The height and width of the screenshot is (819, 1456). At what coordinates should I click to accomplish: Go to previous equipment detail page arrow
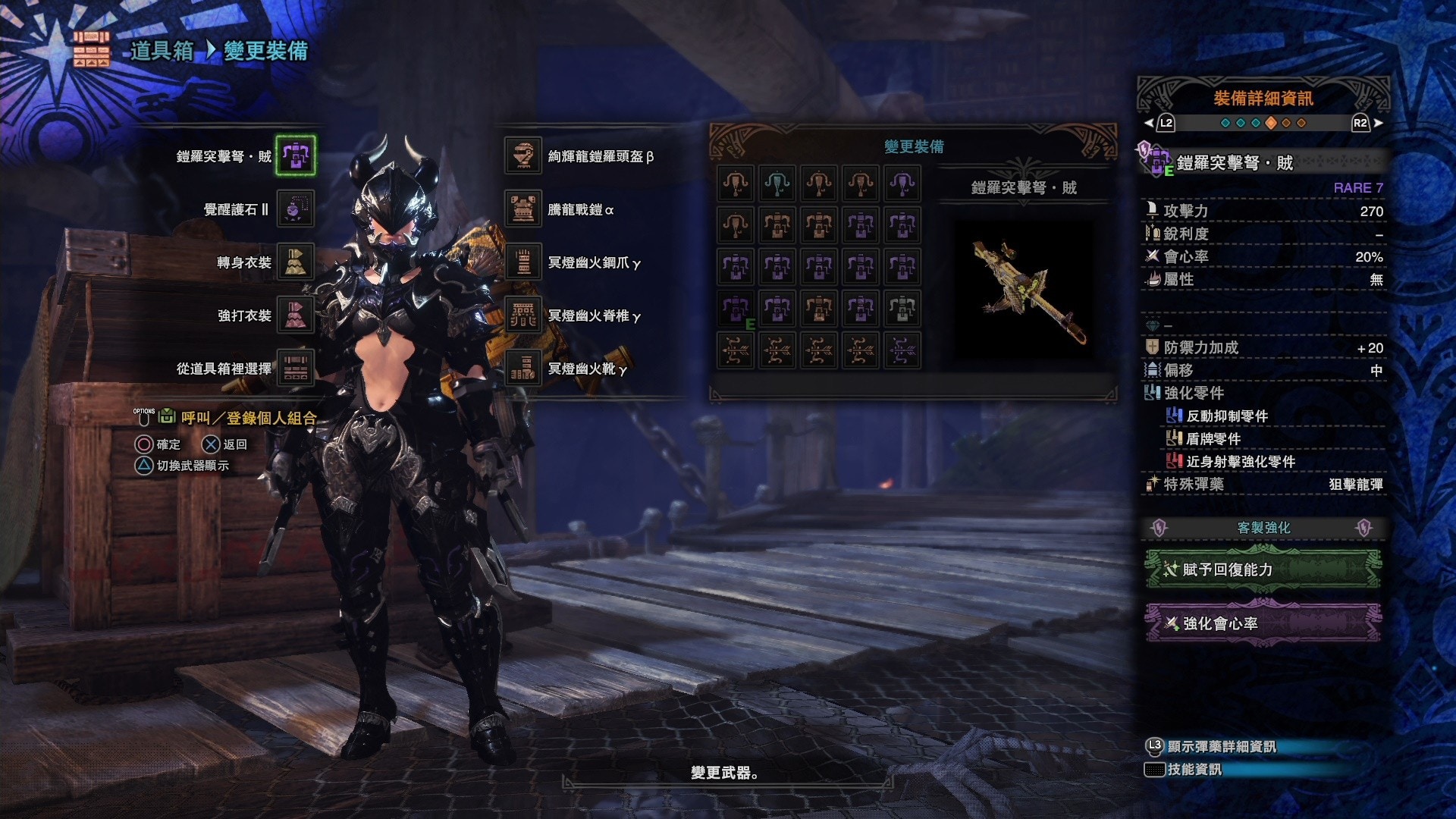point(1149,123)
